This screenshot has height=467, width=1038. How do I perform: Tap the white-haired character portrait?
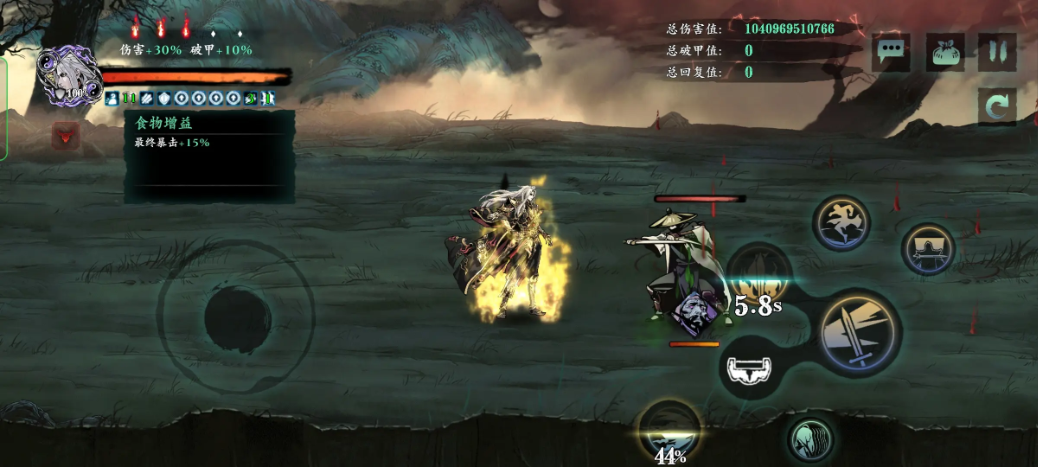68,74
